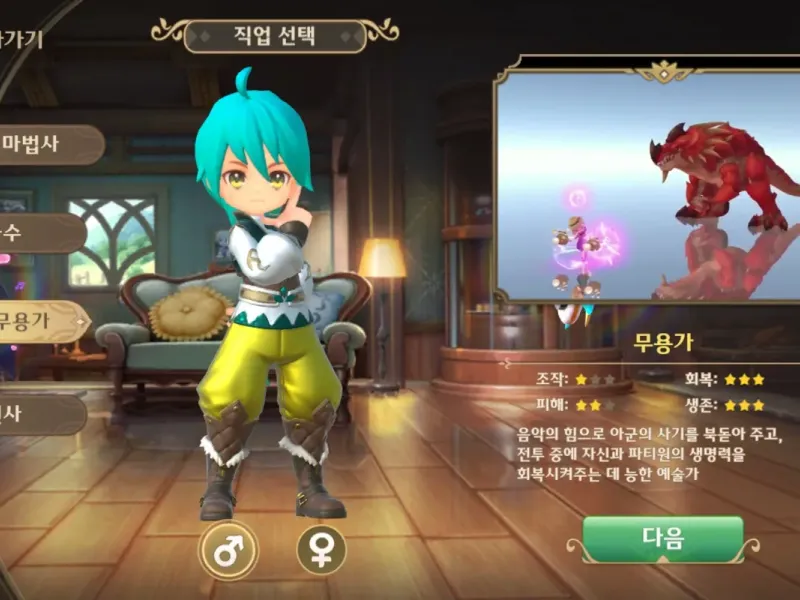Select the highlighted 무용가 class tab
Viewport: 800px width, 600px height.
coord(40,322)
